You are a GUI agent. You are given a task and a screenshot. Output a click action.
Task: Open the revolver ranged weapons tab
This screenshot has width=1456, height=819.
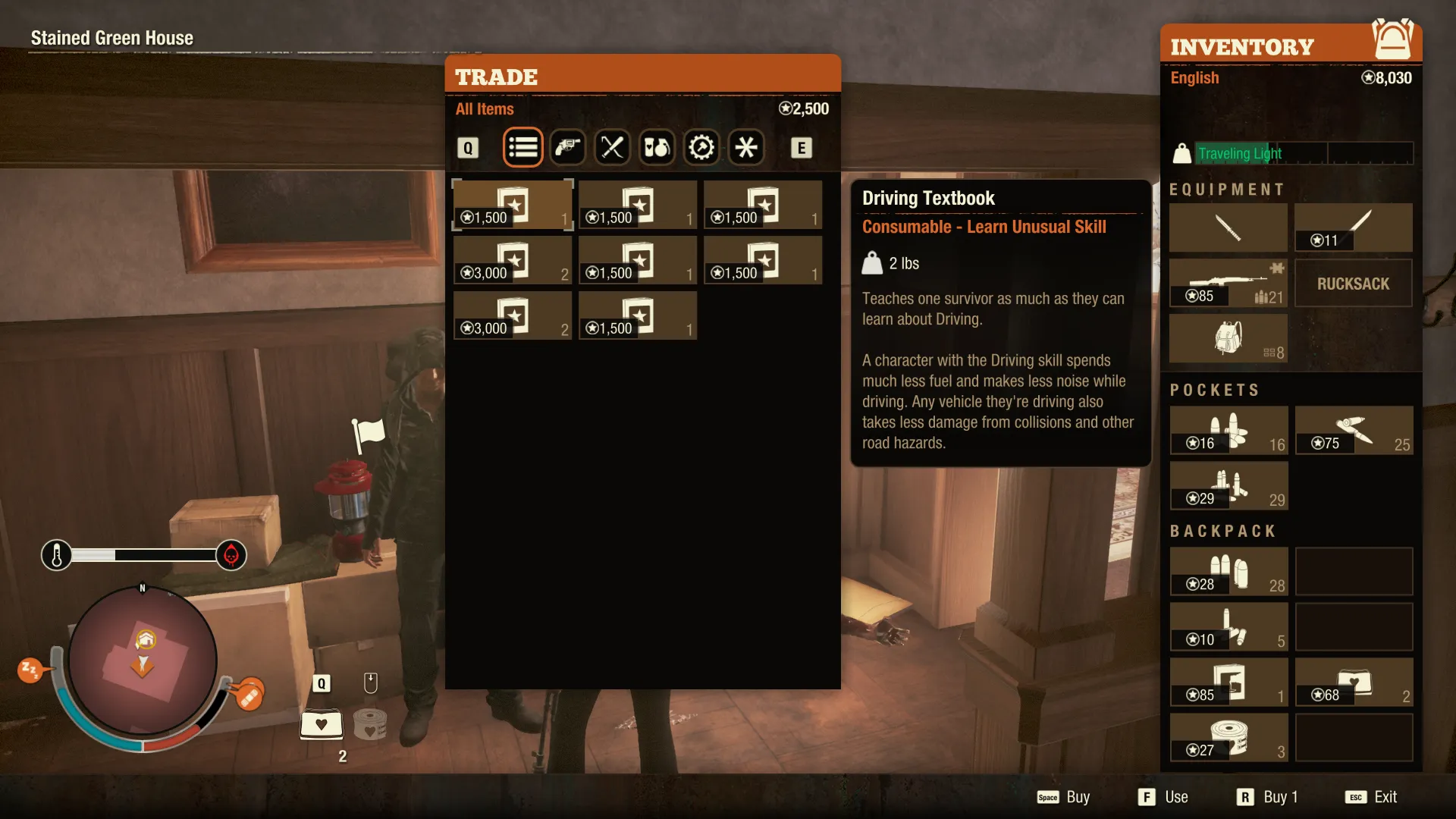coord(567,147)
